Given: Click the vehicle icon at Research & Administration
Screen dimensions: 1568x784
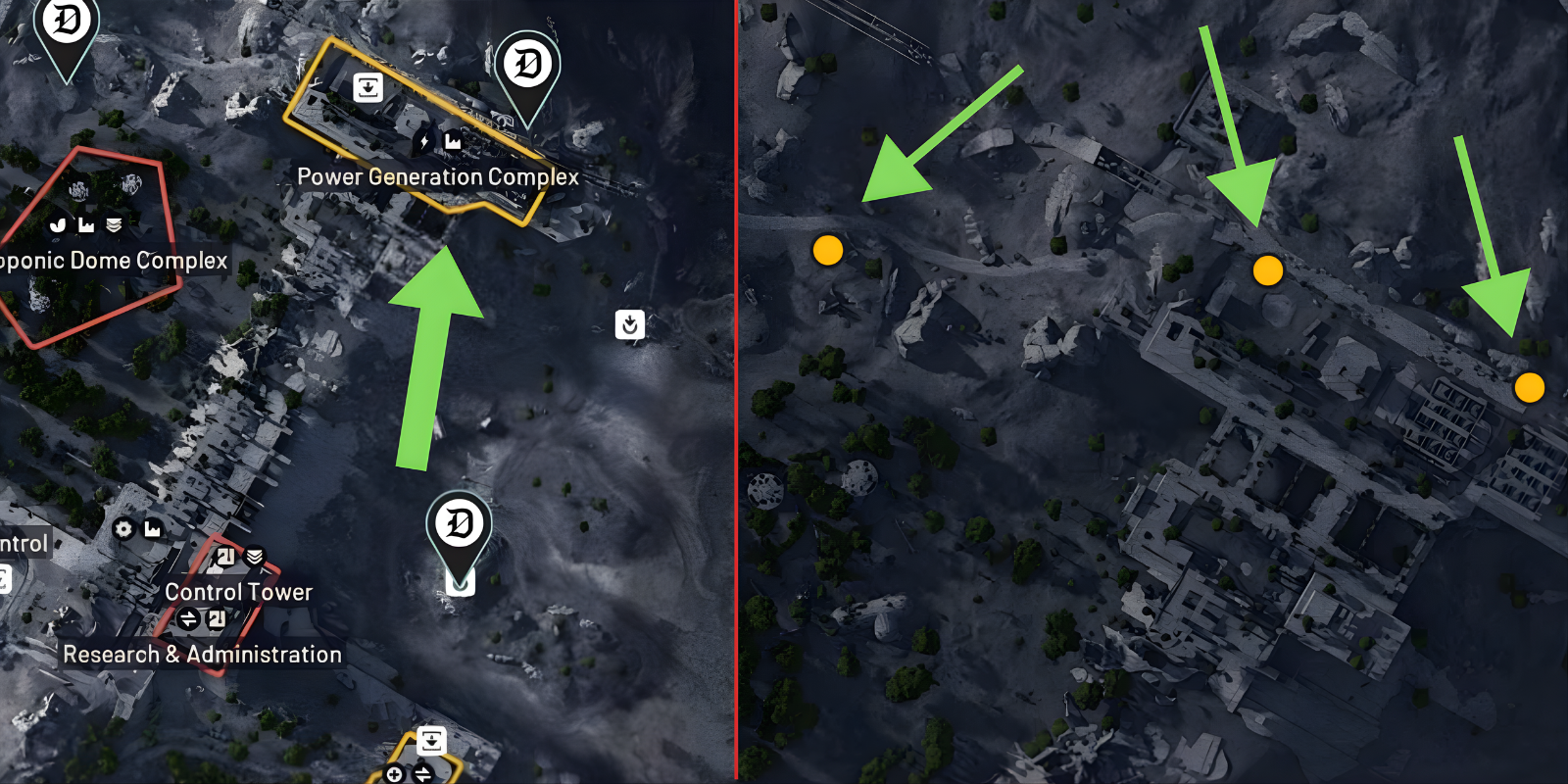Looking at the screenshot, I should 217,617.
